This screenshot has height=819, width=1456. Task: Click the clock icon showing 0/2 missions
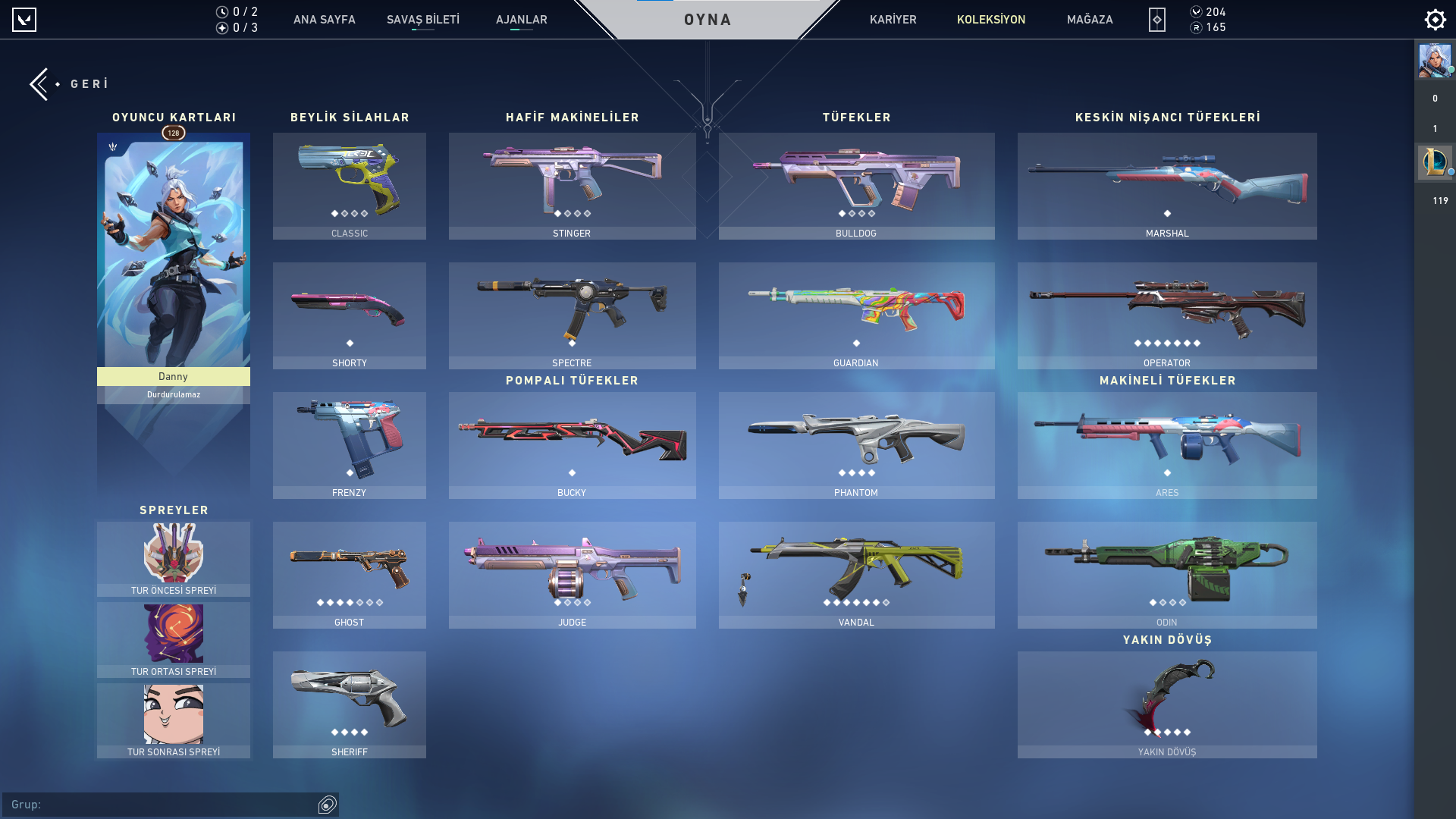[221, 11]
